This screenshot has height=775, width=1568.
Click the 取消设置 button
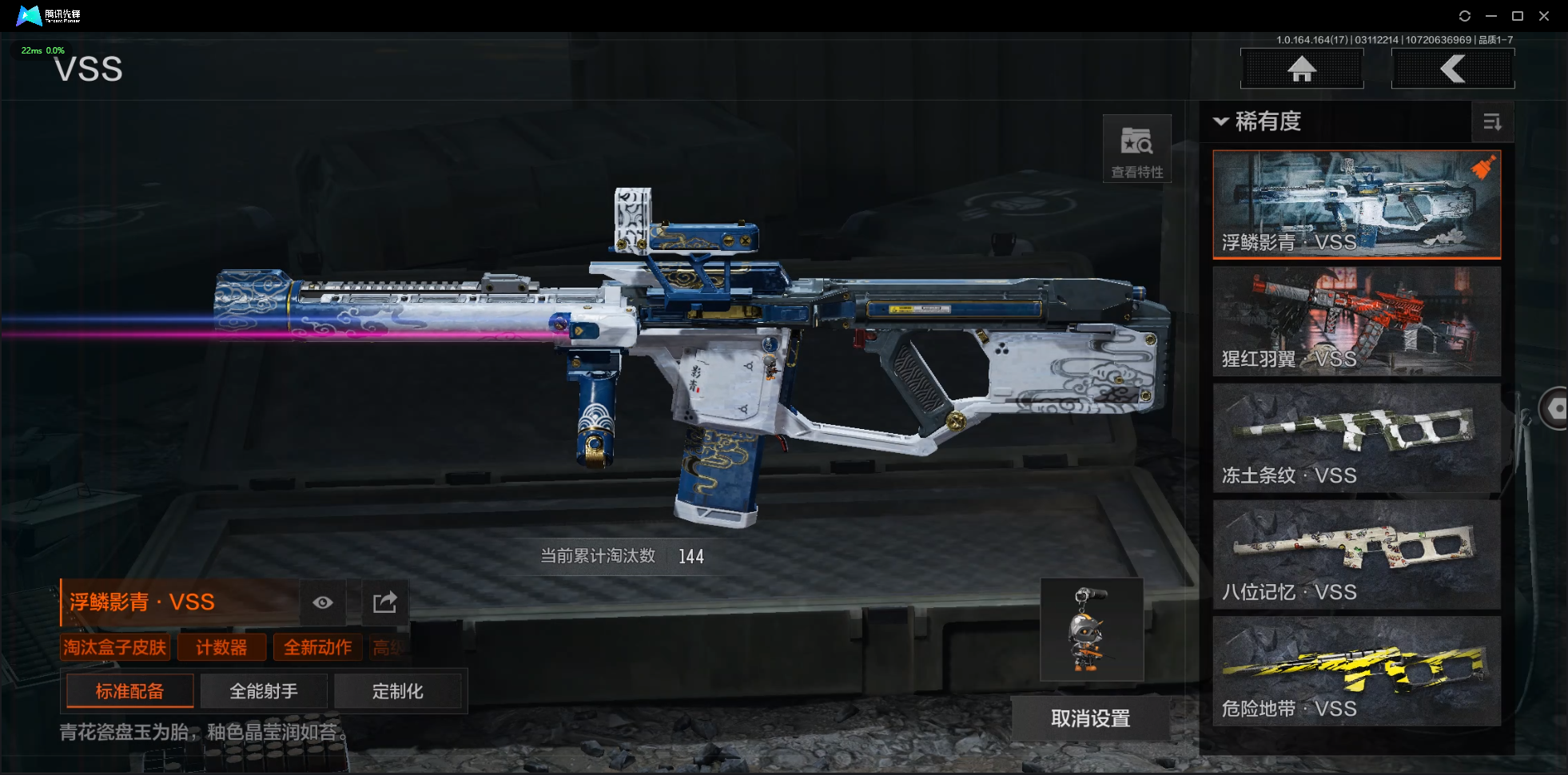click(1090, 718)
